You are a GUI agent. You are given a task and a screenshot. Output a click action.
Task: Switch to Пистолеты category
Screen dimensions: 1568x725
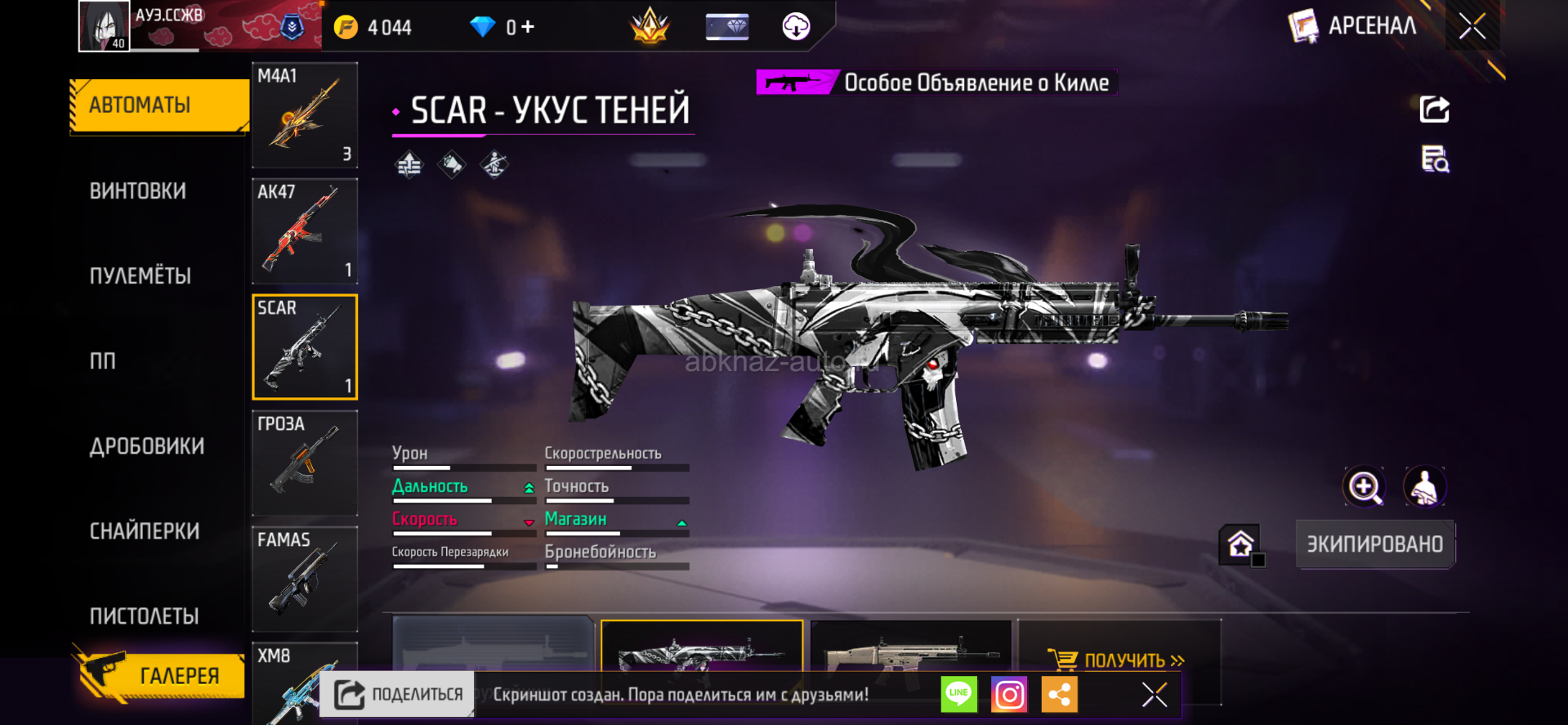pyautogui.click(x=145, y=616)
